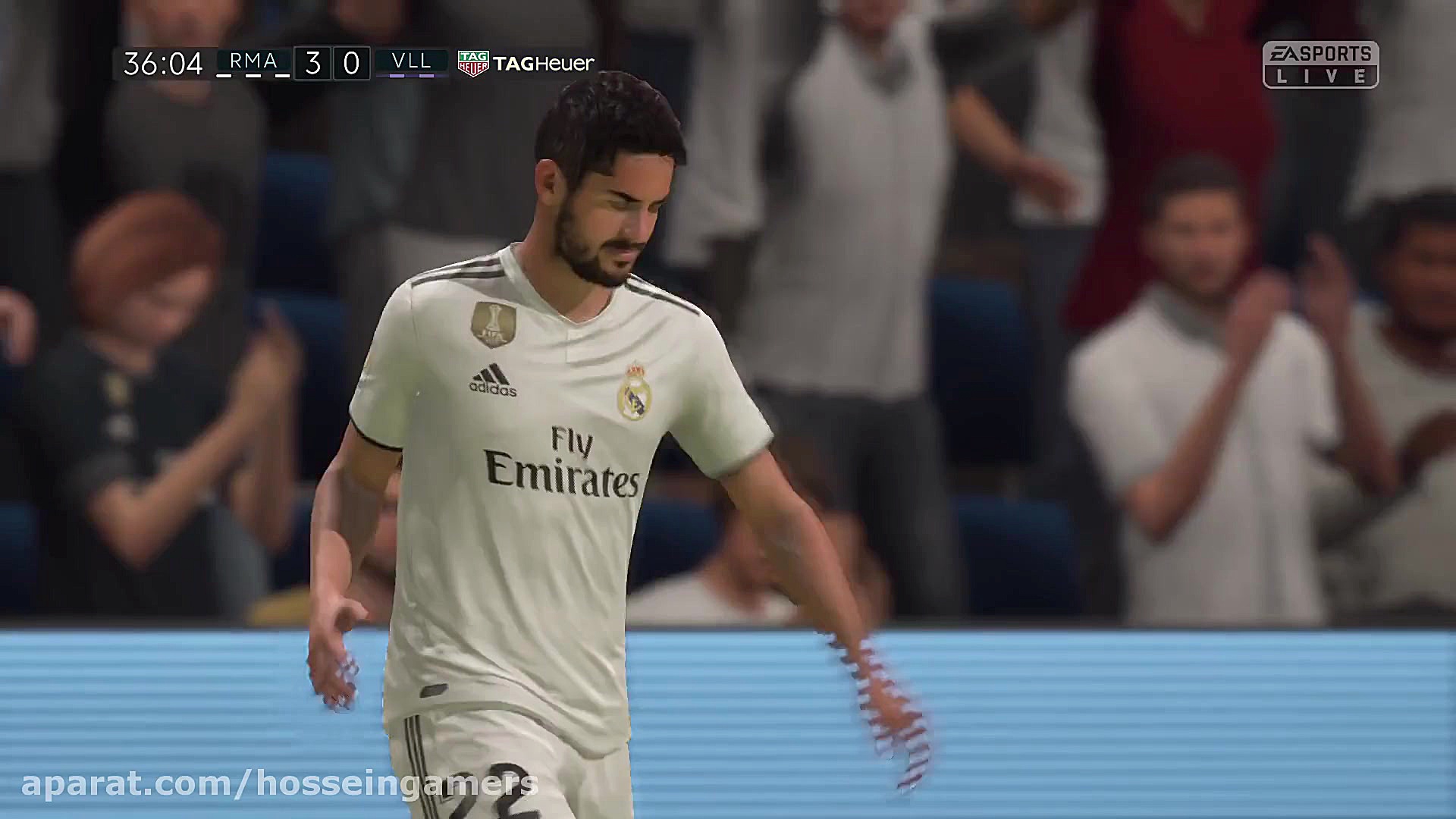Select the RMA team label on scoreboard
Viewport: 1456px width, 819px height.
pyautogui.click(x=253, y=62)
